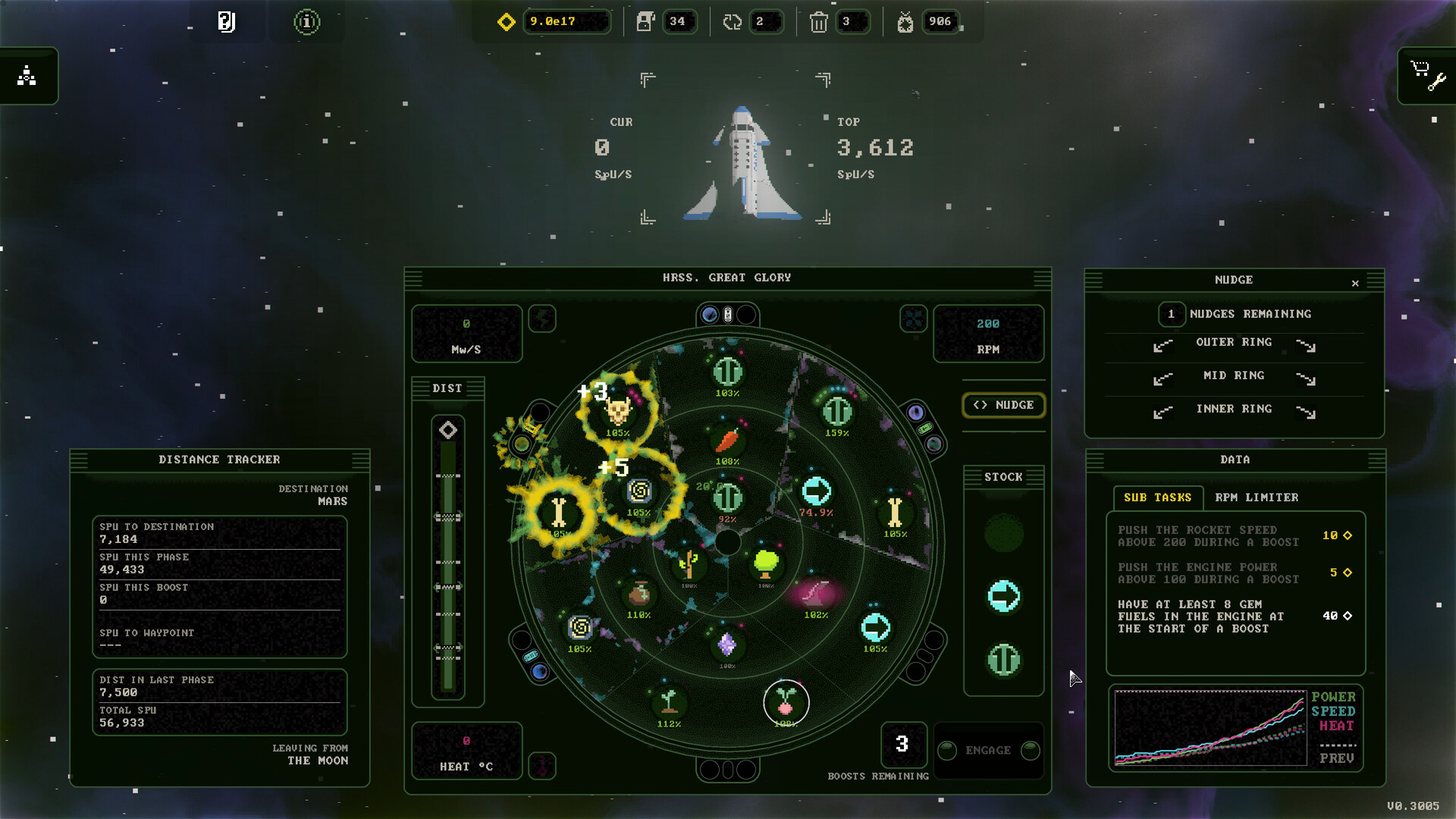
Task: Click the NUDGE button on the engine panel
Action: click(1003, 405)
